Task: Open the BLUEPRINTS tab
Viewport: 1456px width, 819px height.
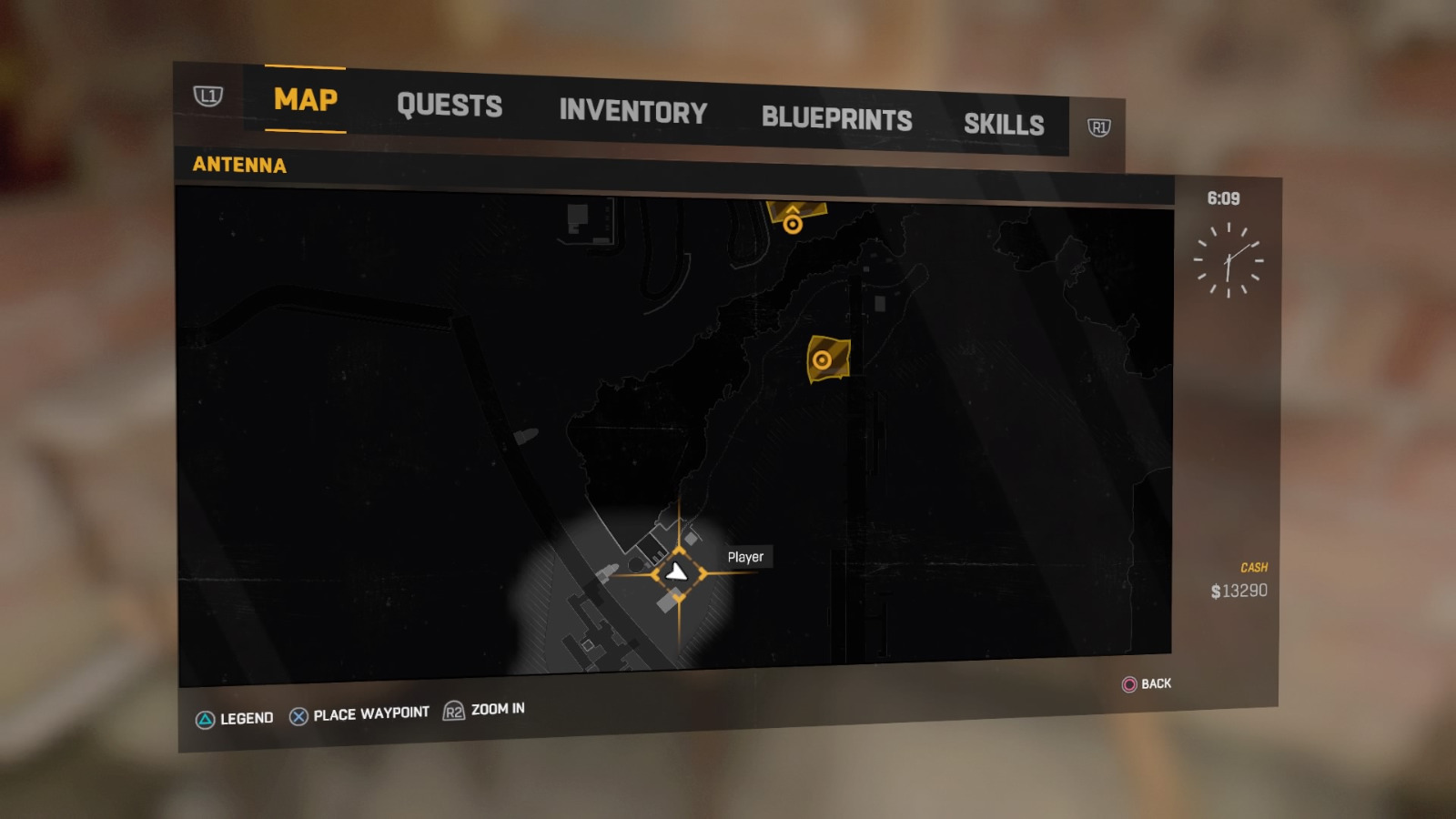Action: coord(837,118)
